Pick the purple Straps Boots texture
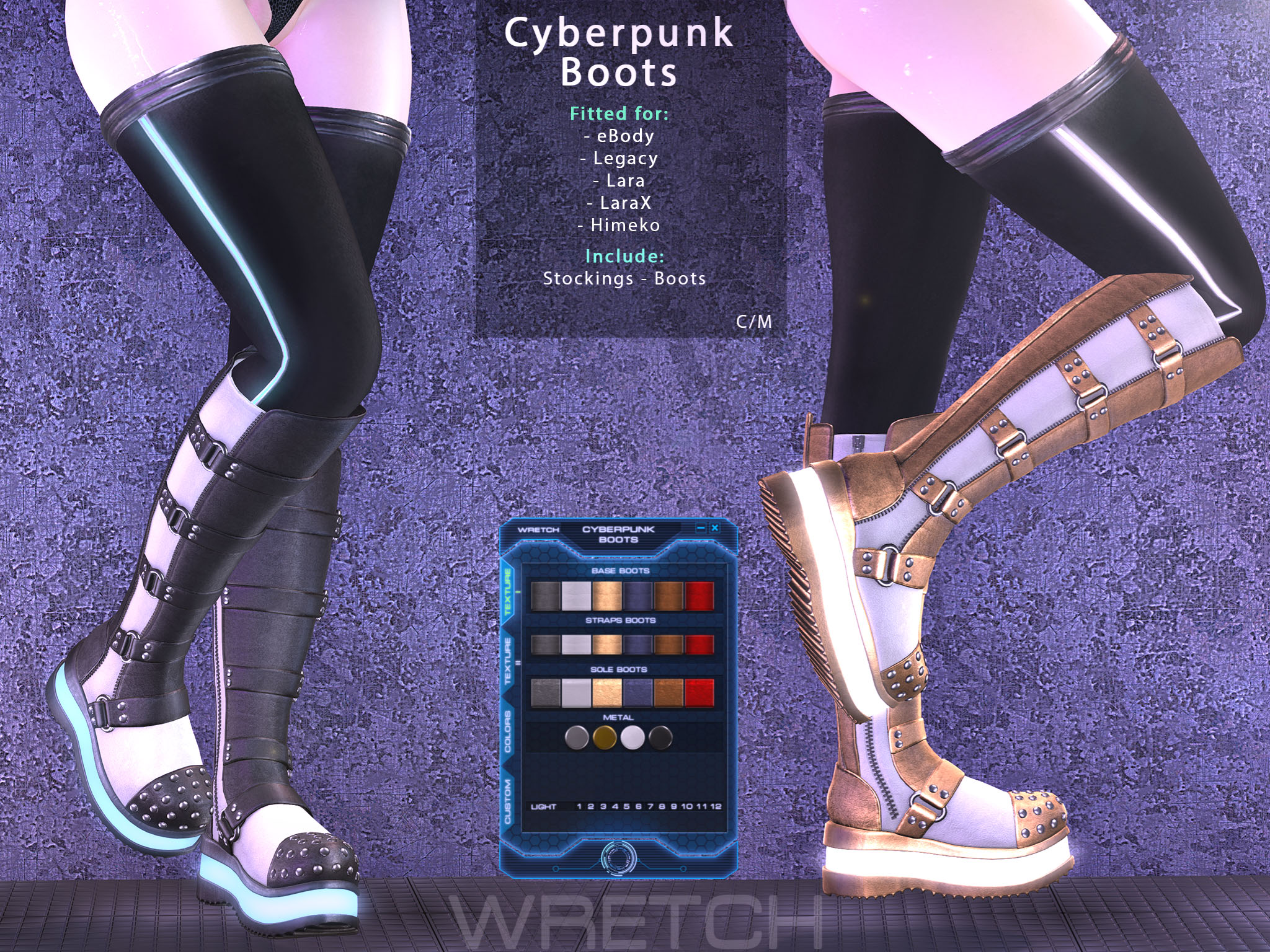1270x952 pixels. tap(638, 645)
